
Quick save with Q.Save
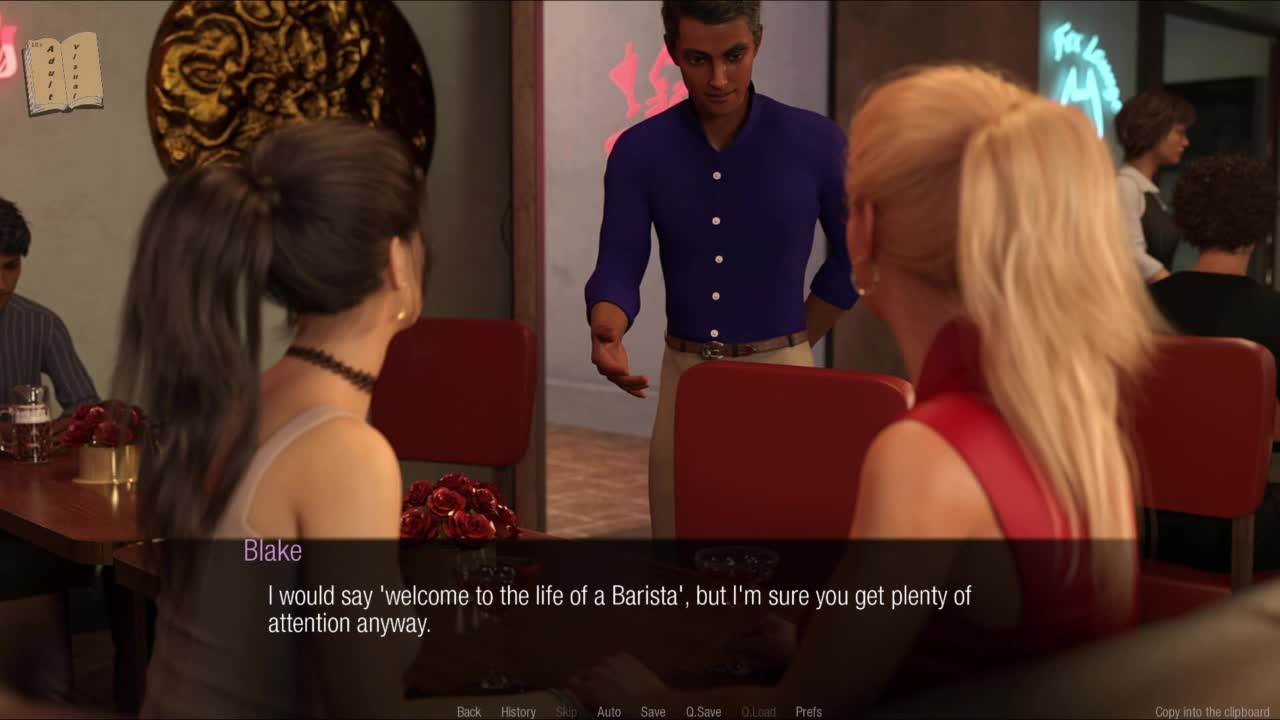pos(703,712)
